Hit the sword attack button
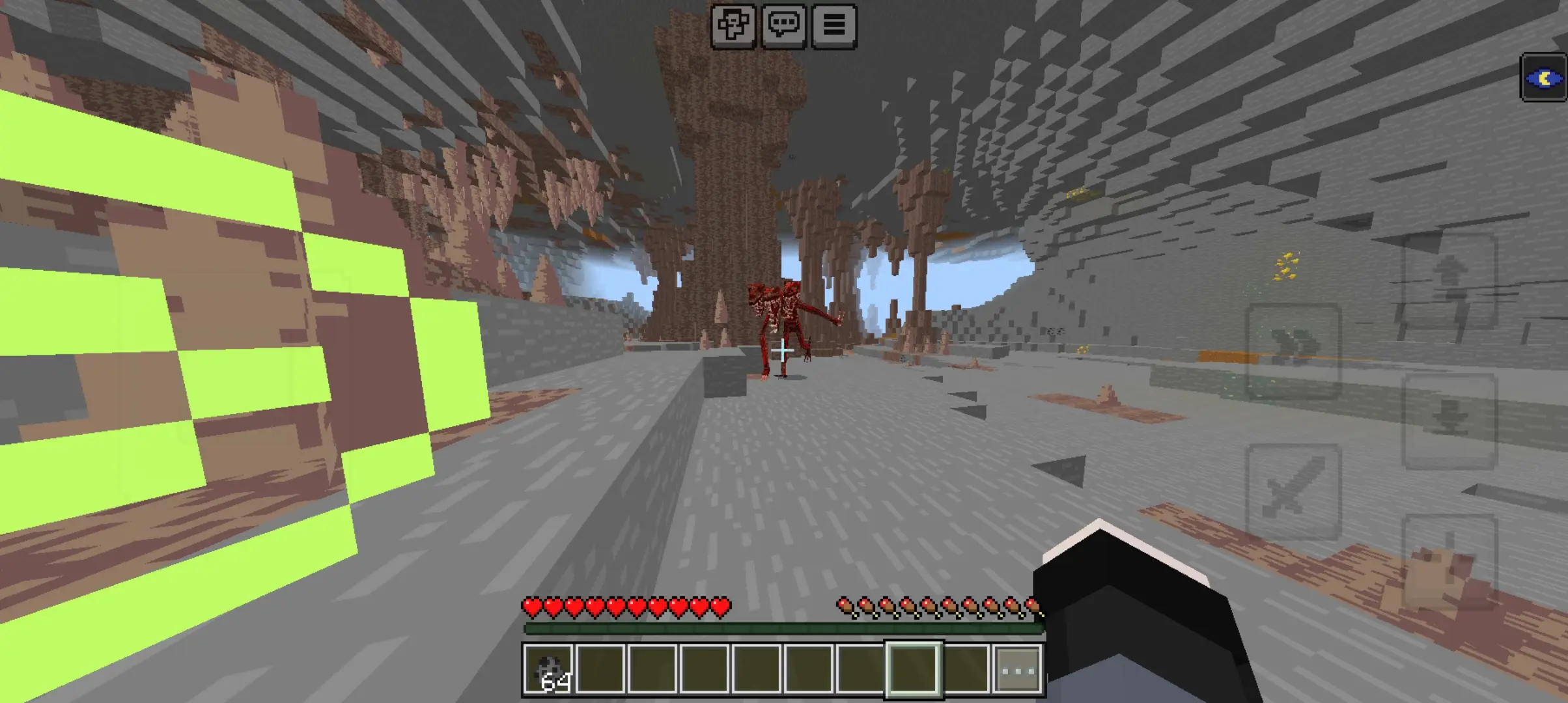 1293,492
